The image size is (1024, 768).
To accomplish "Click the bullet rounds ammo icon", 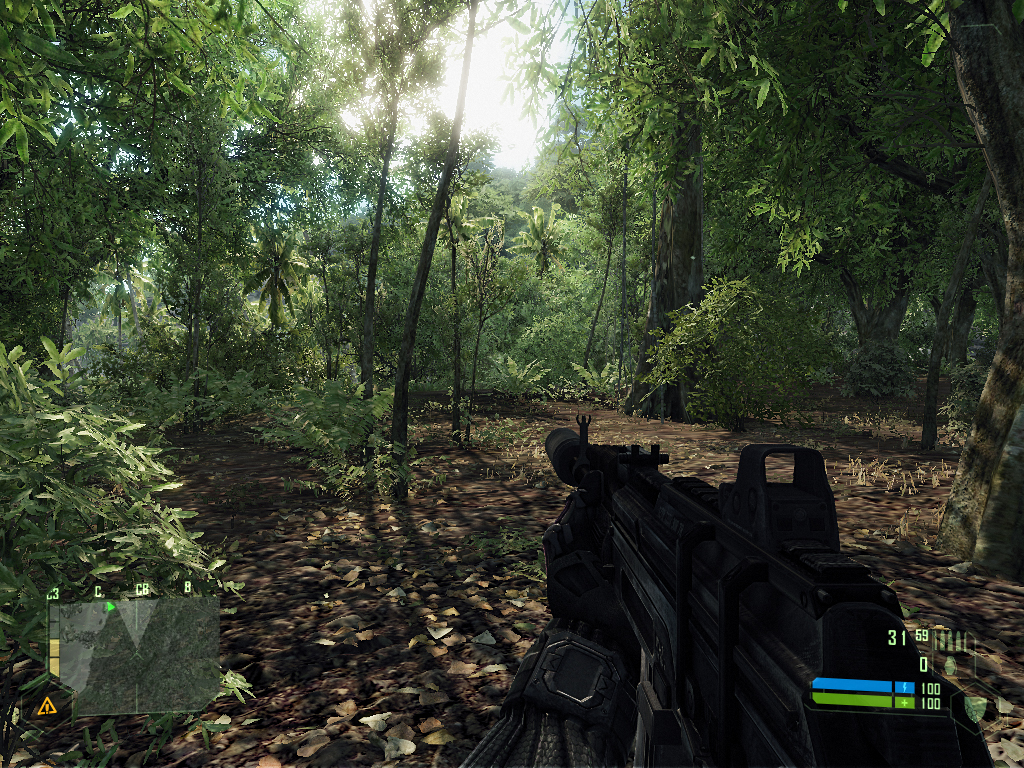I will (952, 639).
